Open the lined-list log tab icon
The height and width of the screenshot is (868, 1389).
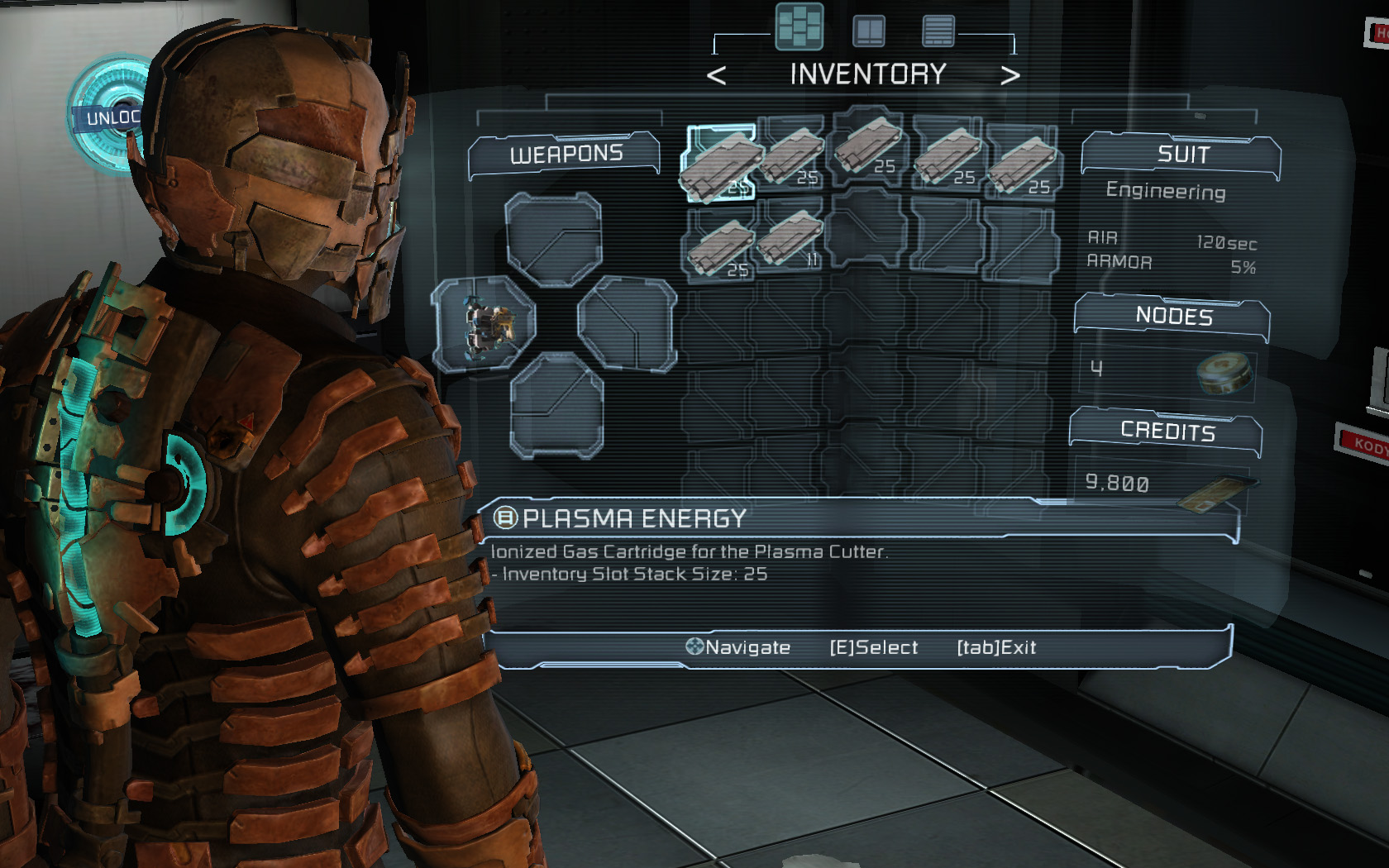coord(938,31)
